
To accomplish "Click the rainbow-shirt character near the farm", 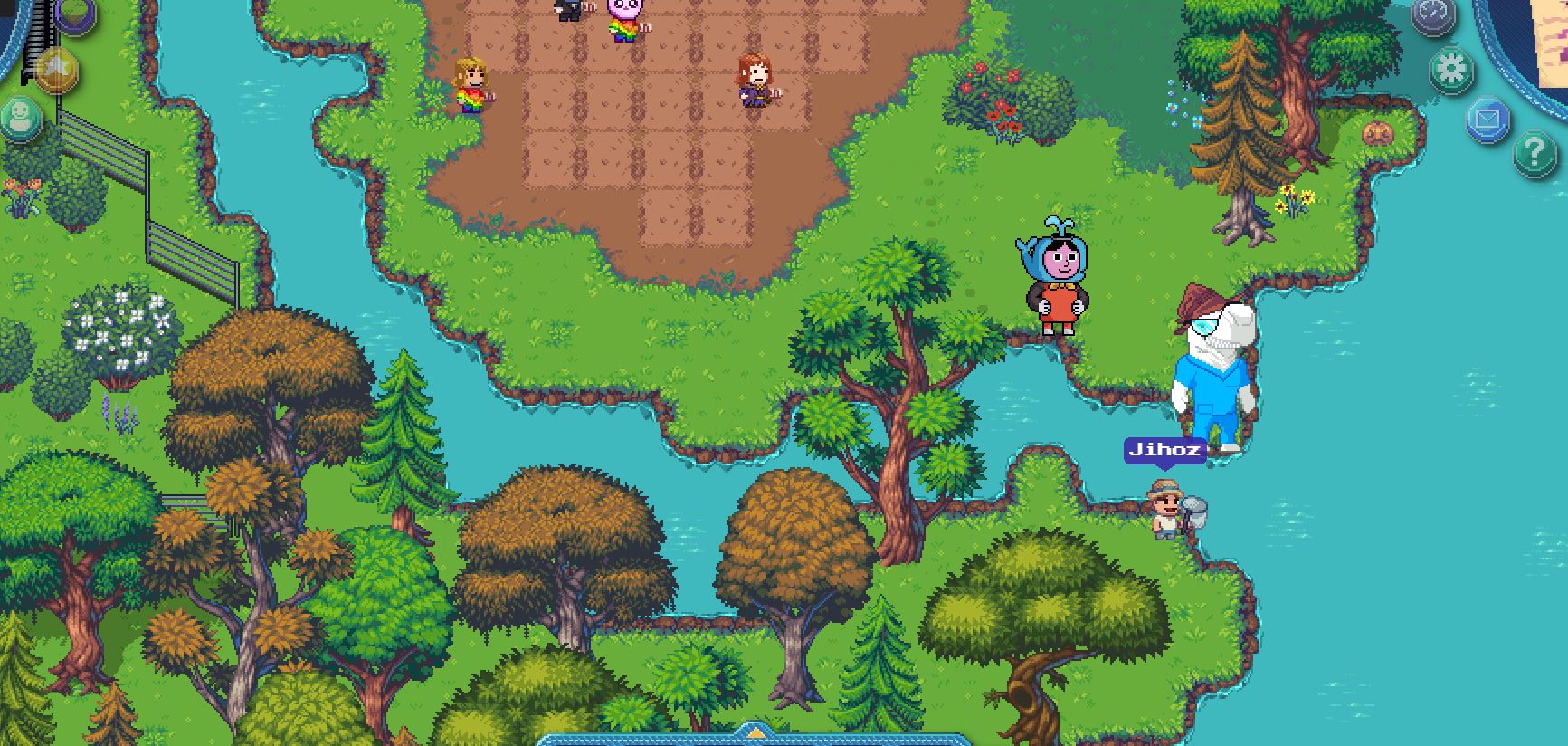I will click(470, 86).
